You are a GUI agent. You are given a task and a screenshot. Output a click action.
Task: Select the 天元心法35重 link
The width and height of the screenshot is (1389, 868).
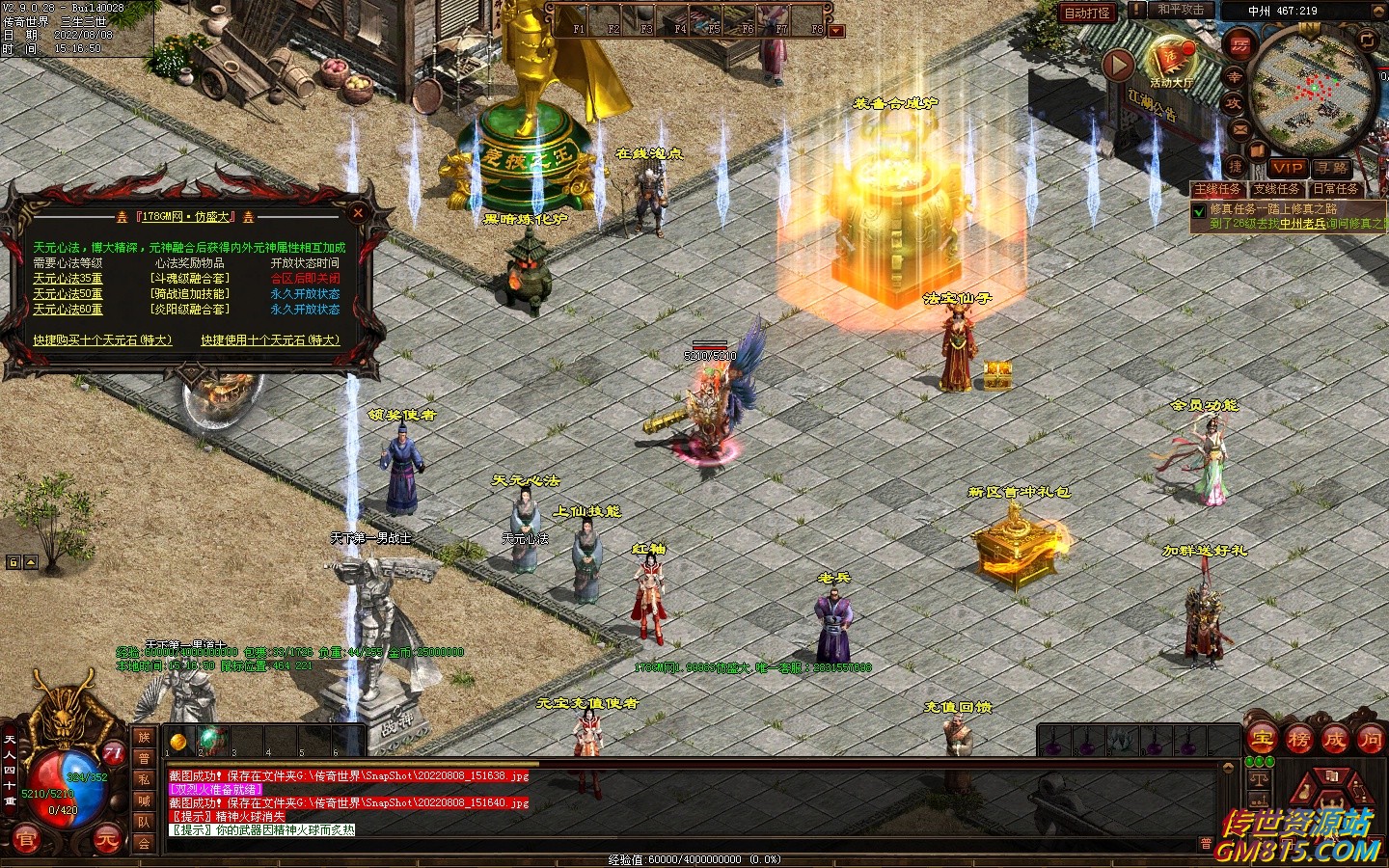pyautogui.click(x=68, y=279)
